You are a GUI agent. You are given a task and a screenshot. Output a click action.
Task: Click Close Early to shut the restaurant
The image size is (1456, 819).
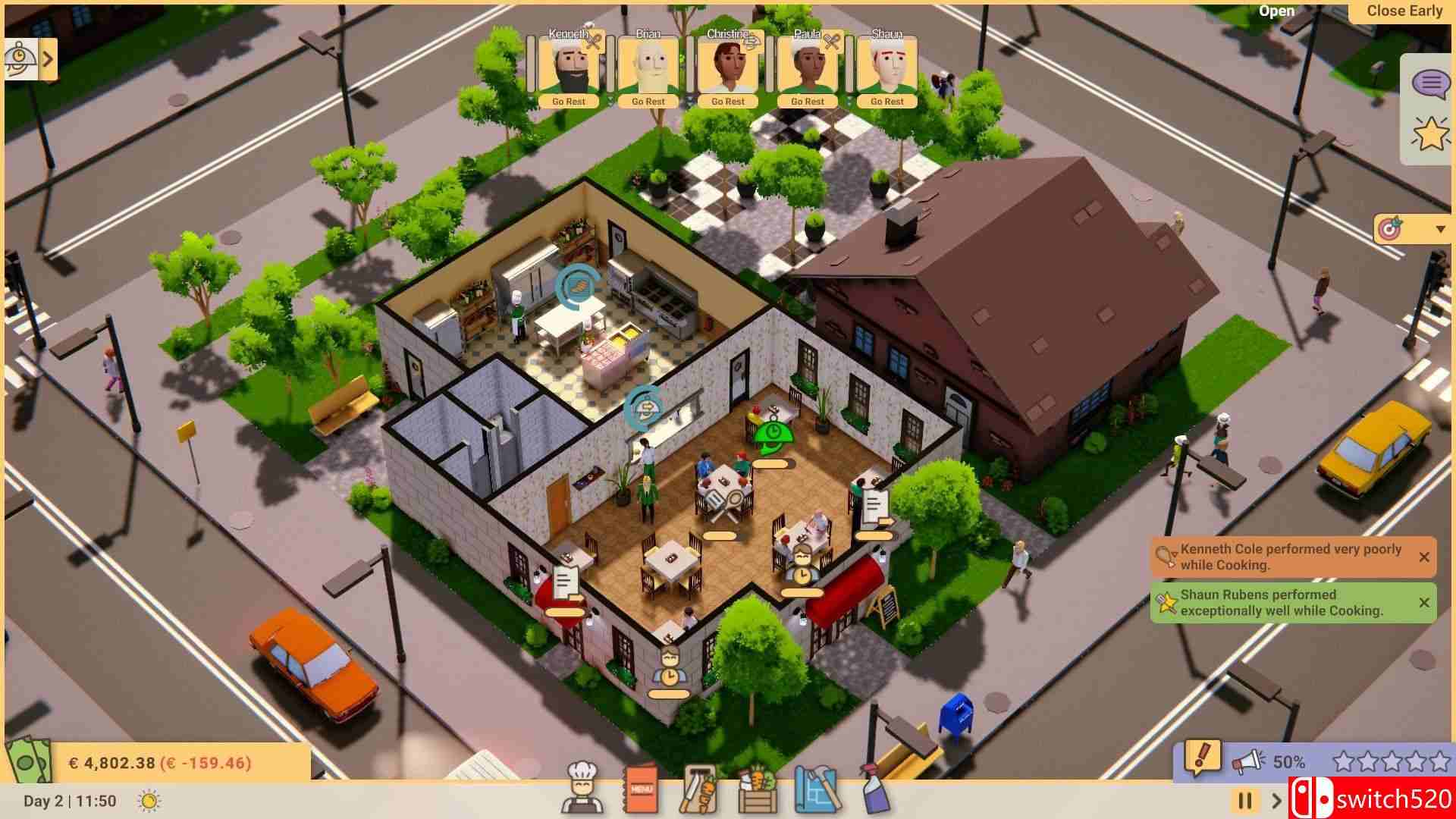(x=1404, y=11)
